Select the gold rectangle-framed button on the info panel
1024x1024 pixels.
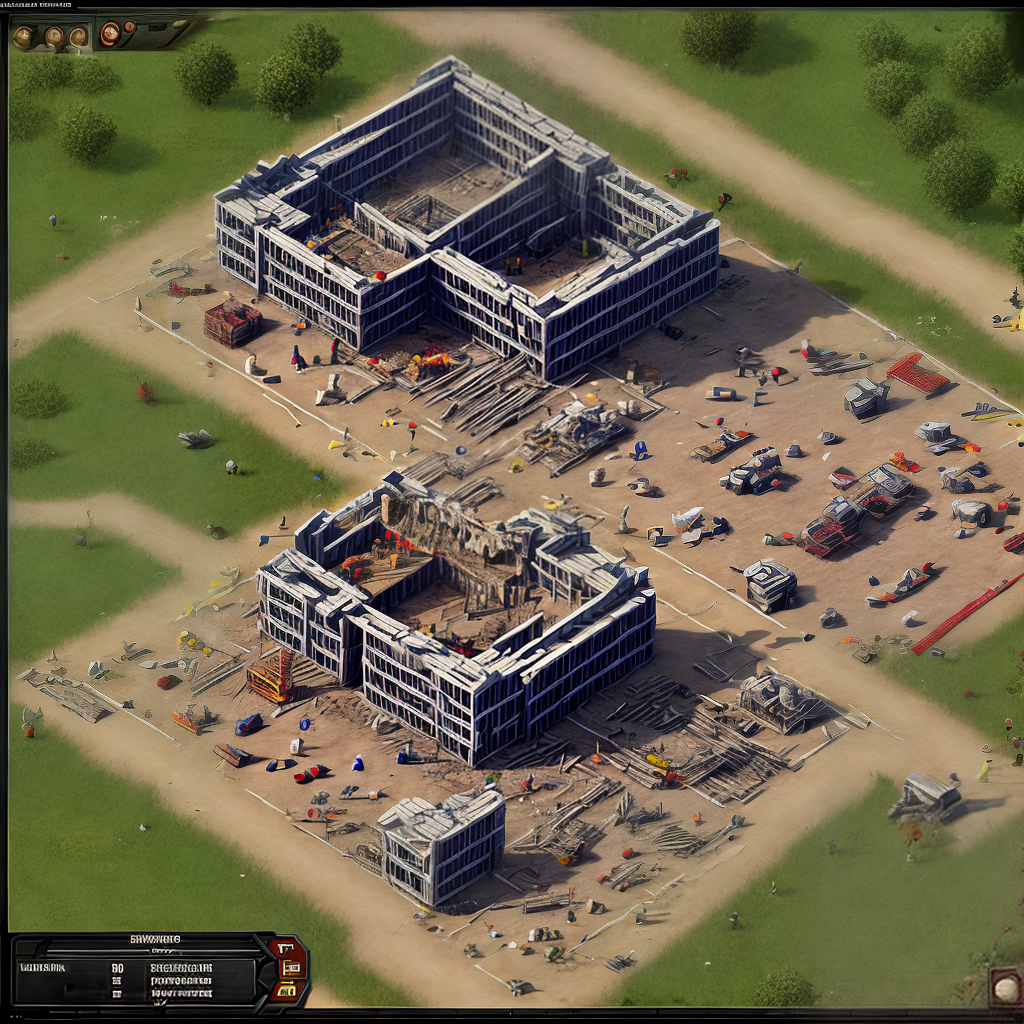coord(292,968)
